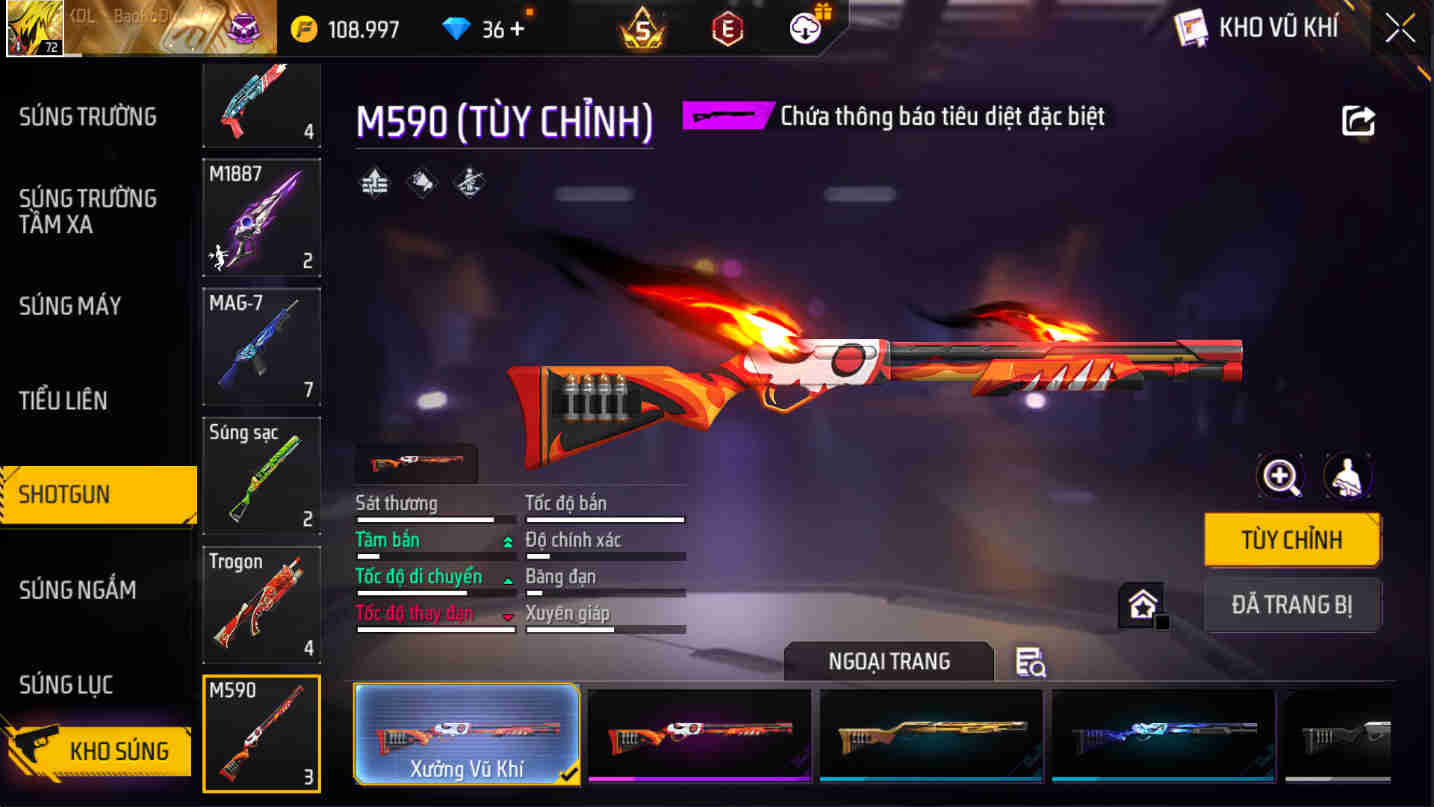Select the home/star favorite icon

1143,604
